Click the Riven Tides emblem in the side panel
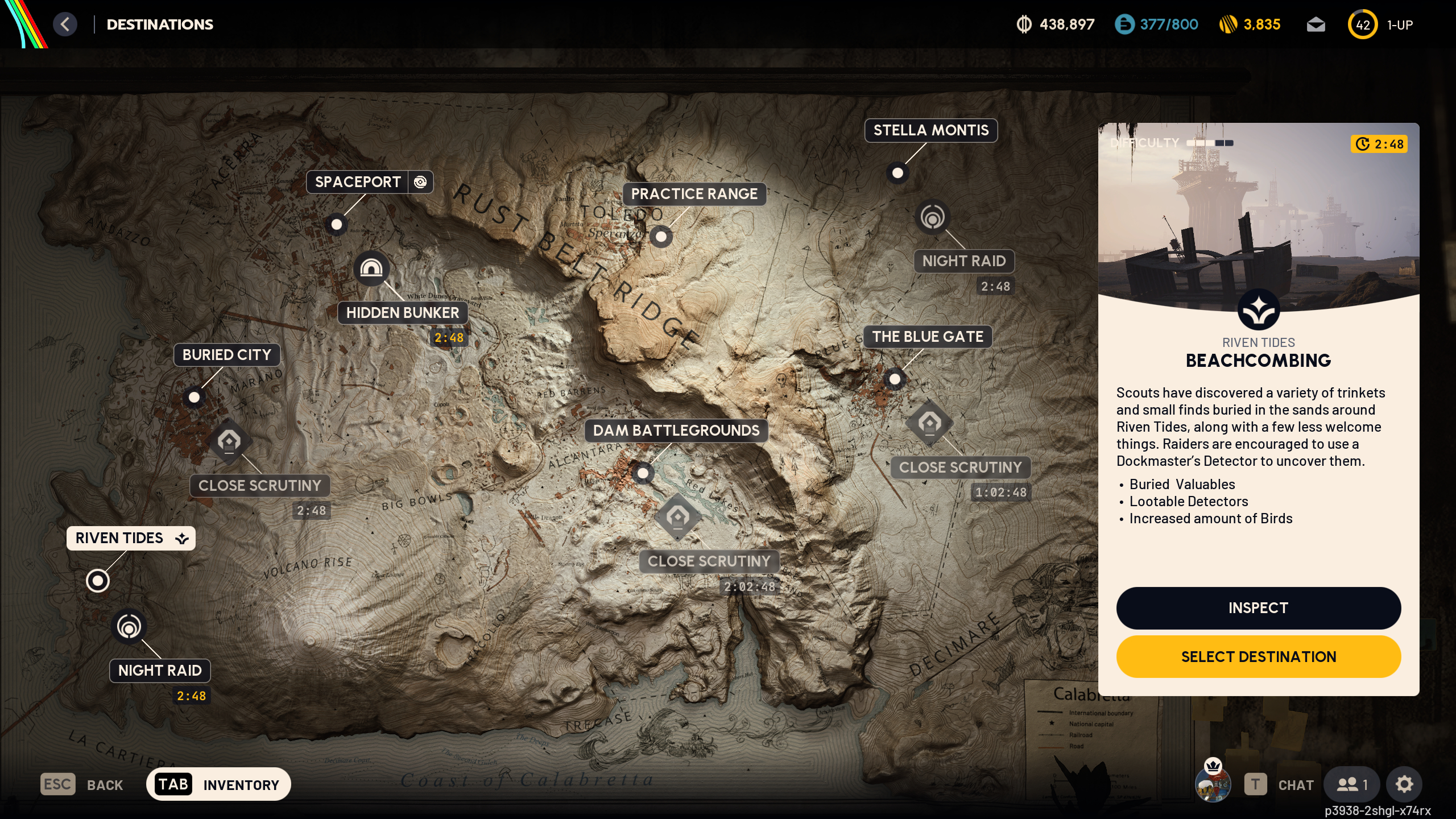Viewport: 1456px width, 819px height. [1259, 309]
